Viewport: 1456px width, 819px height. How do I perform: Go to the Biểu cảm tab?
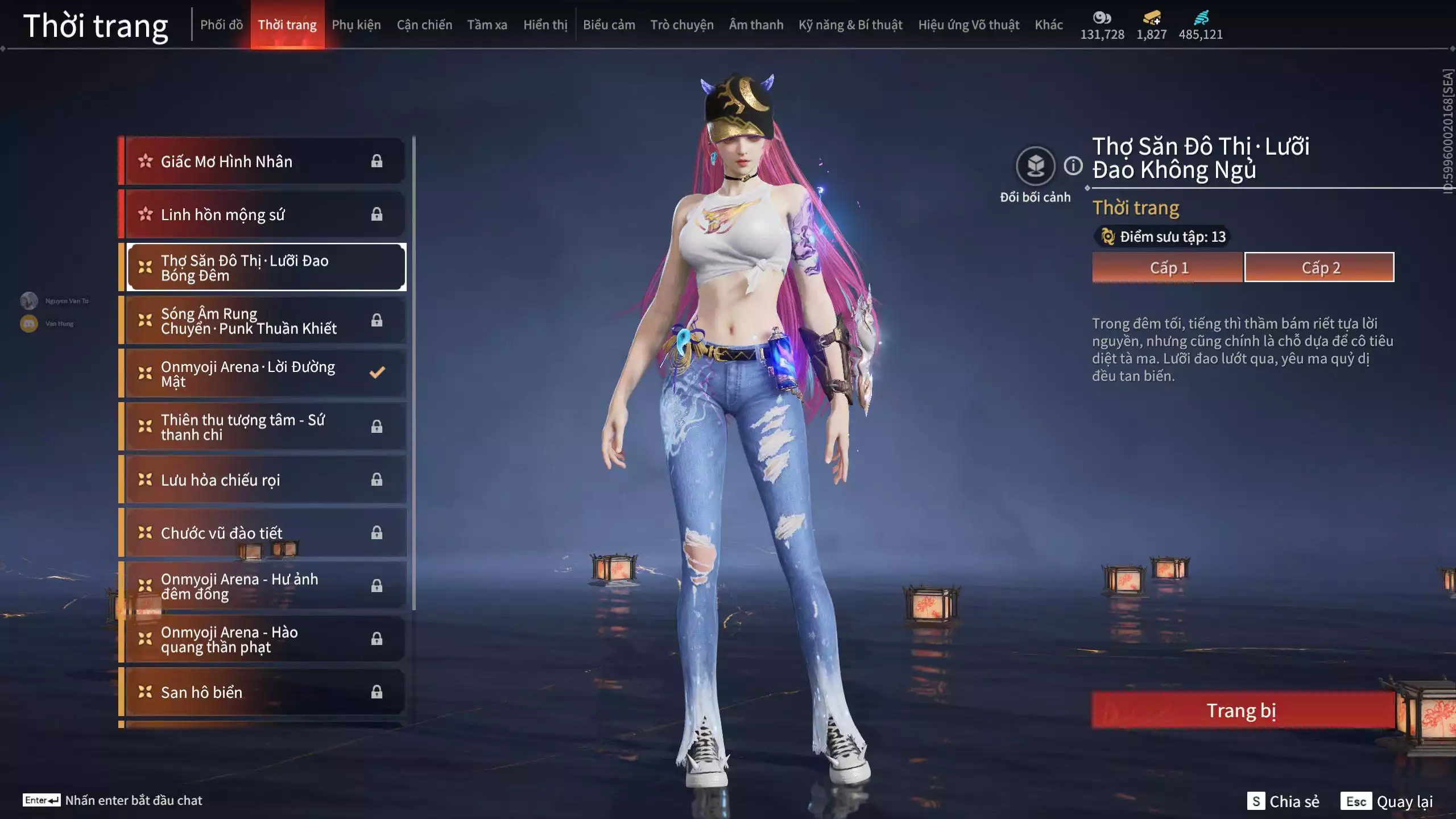click(609, 25)
